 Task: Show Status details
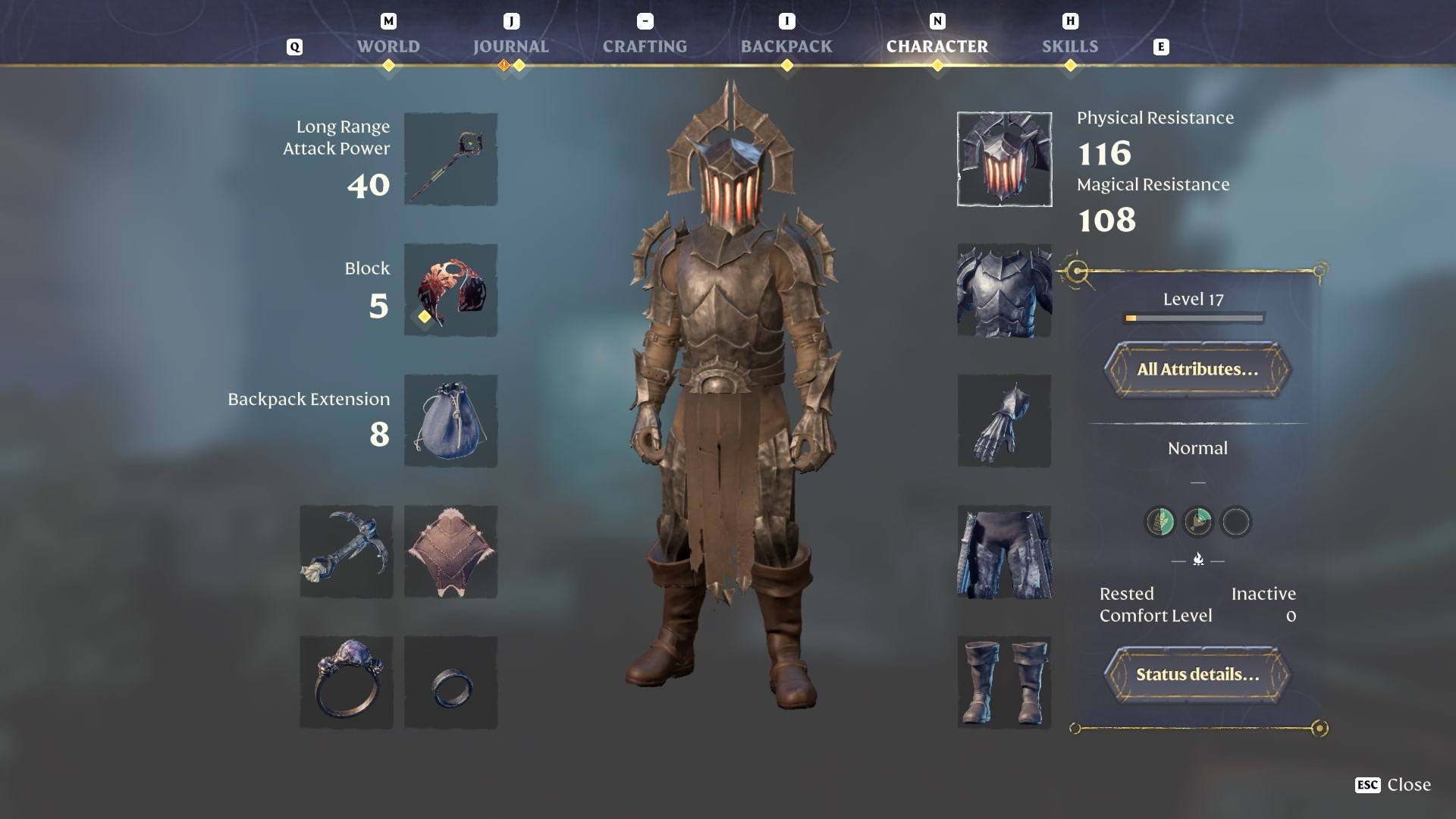coord(1197,674)
